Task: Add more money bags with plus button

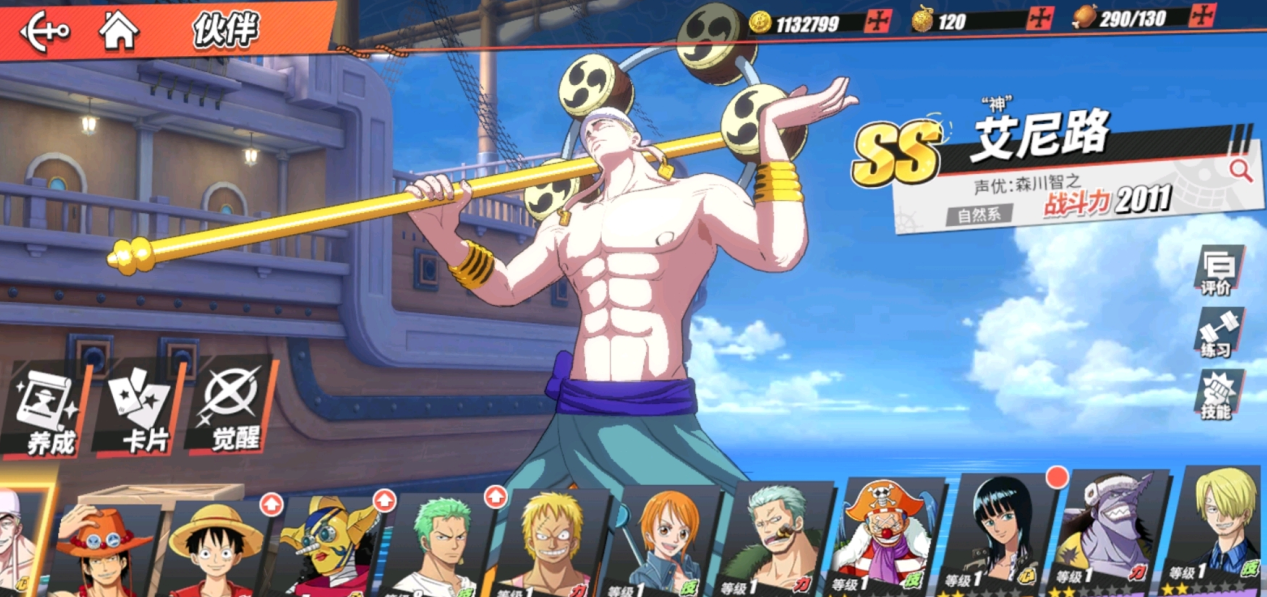Action: coord(1040,18)
